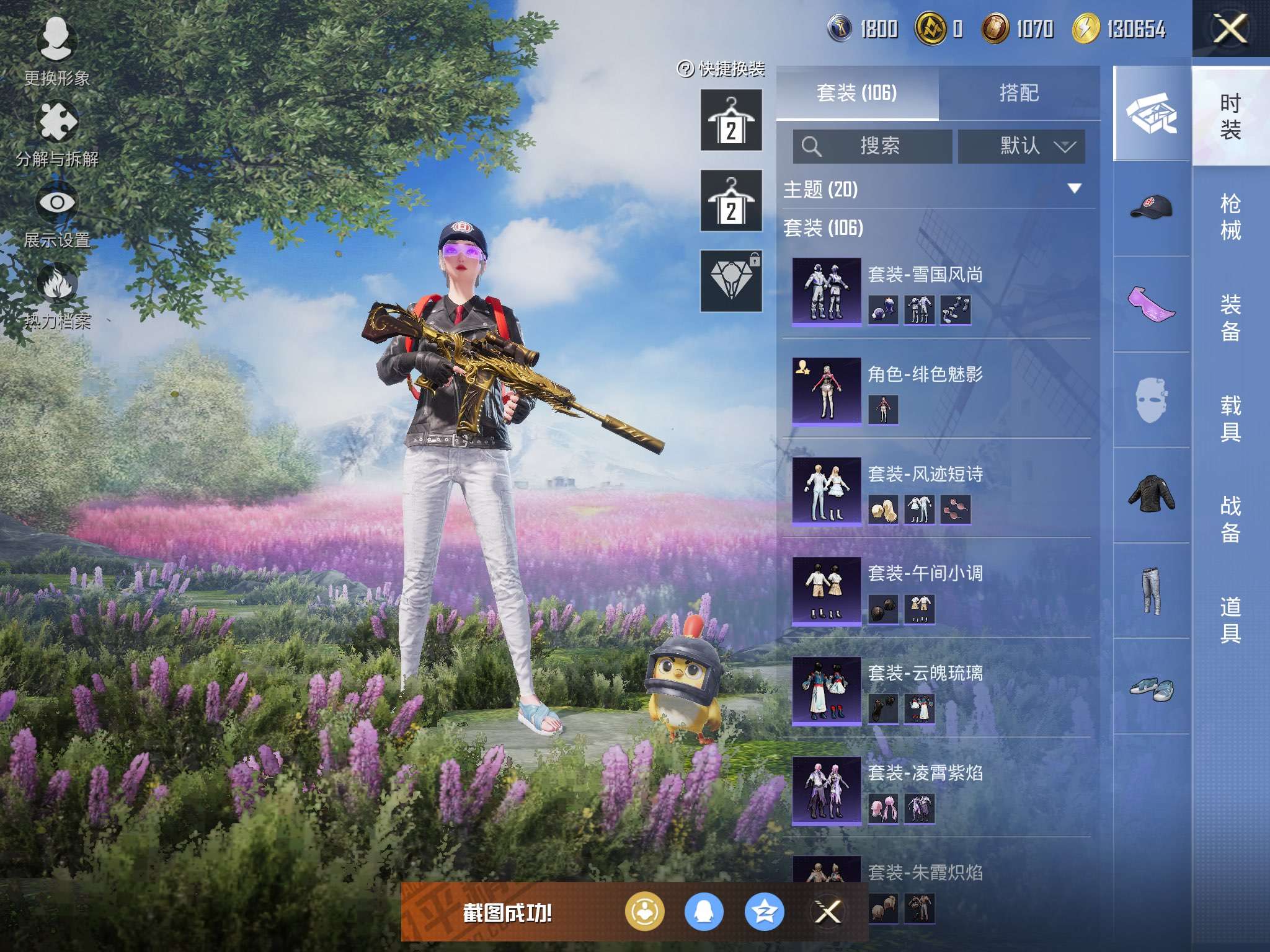Switch to the 枪械 firearms category
The width and height of the screenshot is (1270, 952).
pyautogui.click(x=1230, y=217)
